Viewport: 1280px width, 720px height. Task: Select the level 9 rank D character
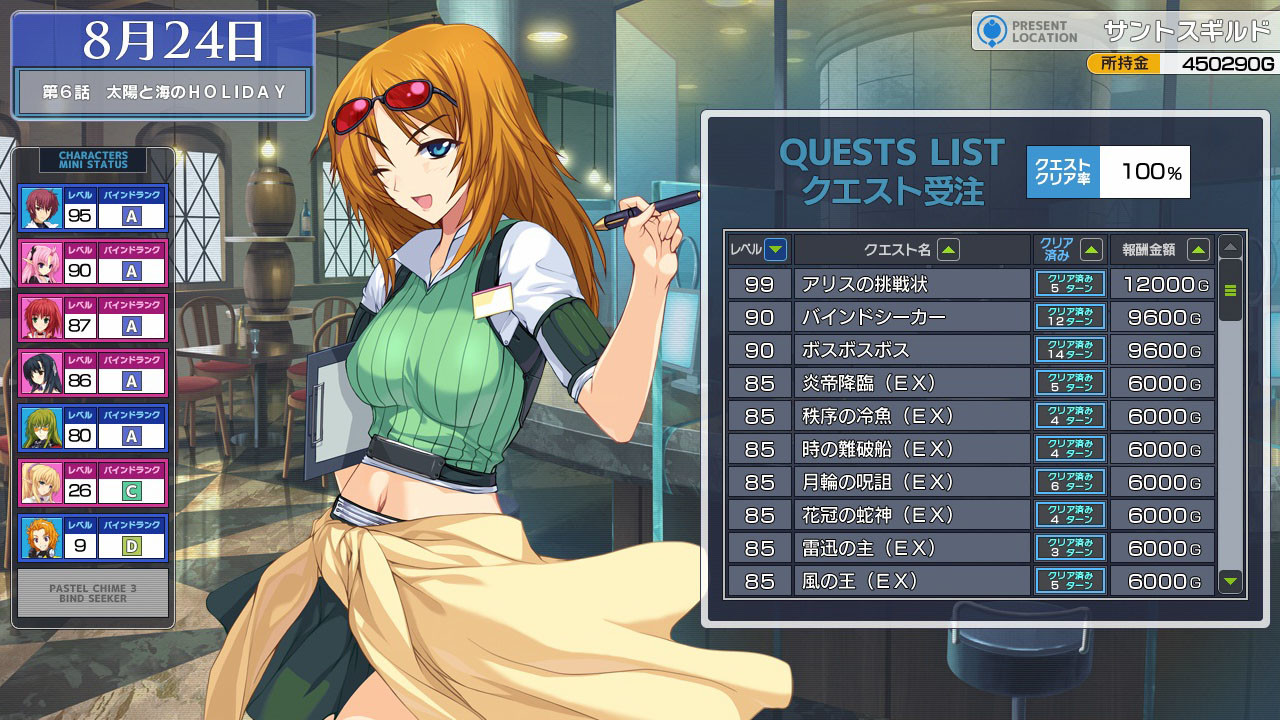[92, 538]
